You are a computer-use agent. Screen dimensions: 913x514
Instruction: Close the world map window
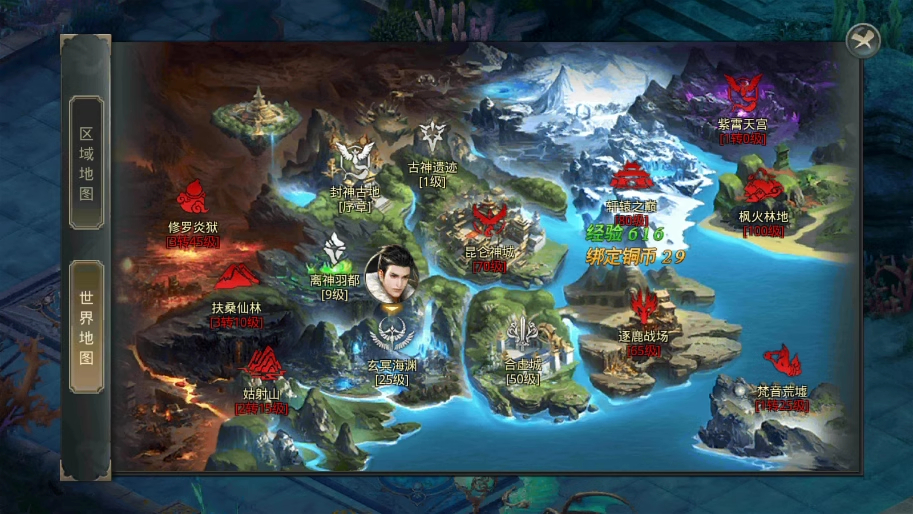862,41
